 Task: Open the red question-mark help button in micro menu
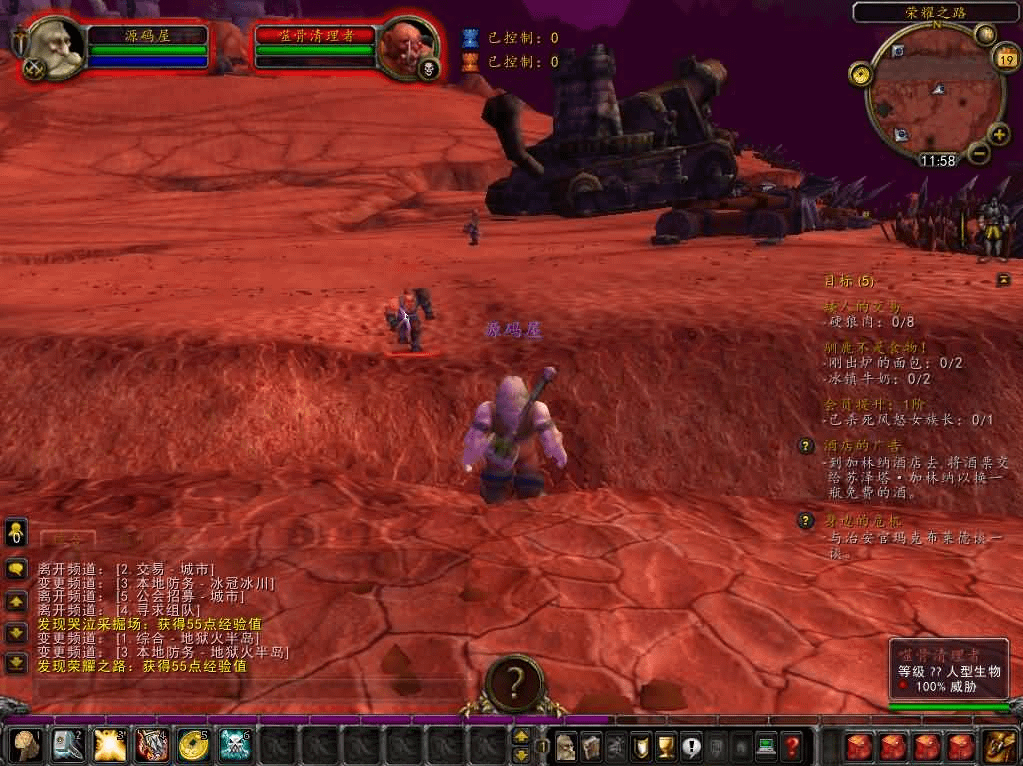[791, 746]
